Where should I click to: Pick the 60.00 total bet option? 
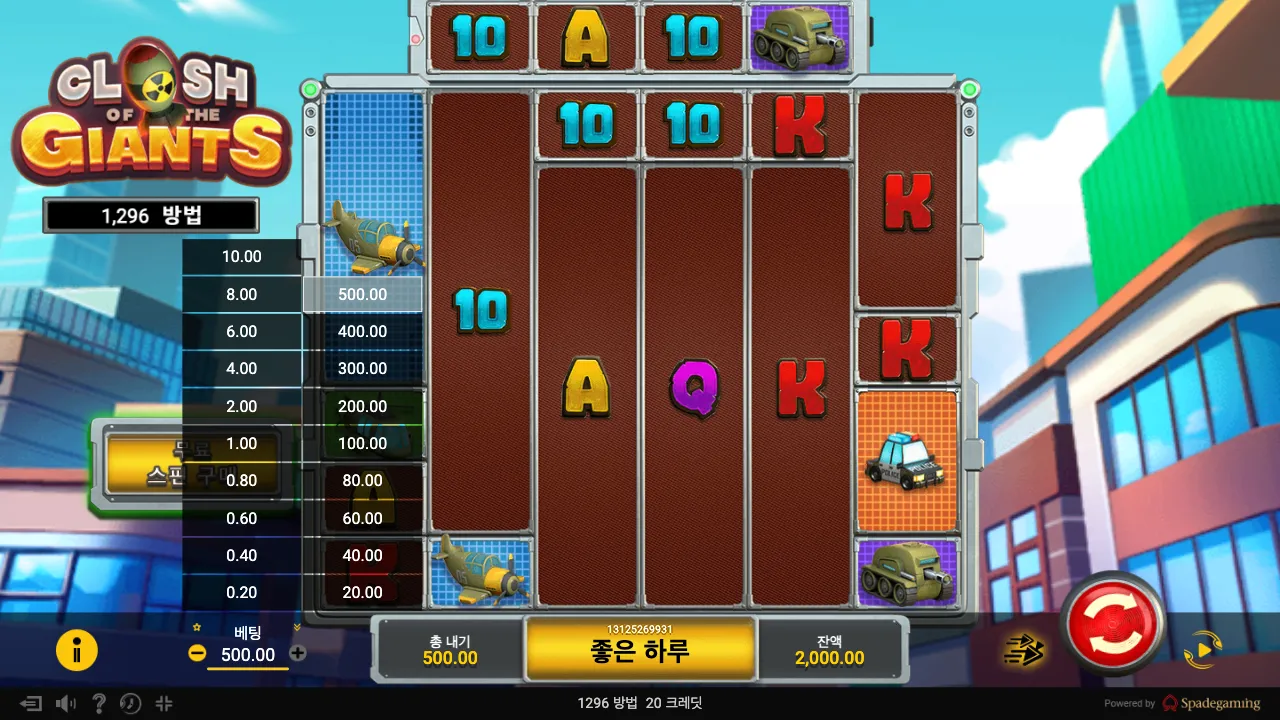click(363, 518)
